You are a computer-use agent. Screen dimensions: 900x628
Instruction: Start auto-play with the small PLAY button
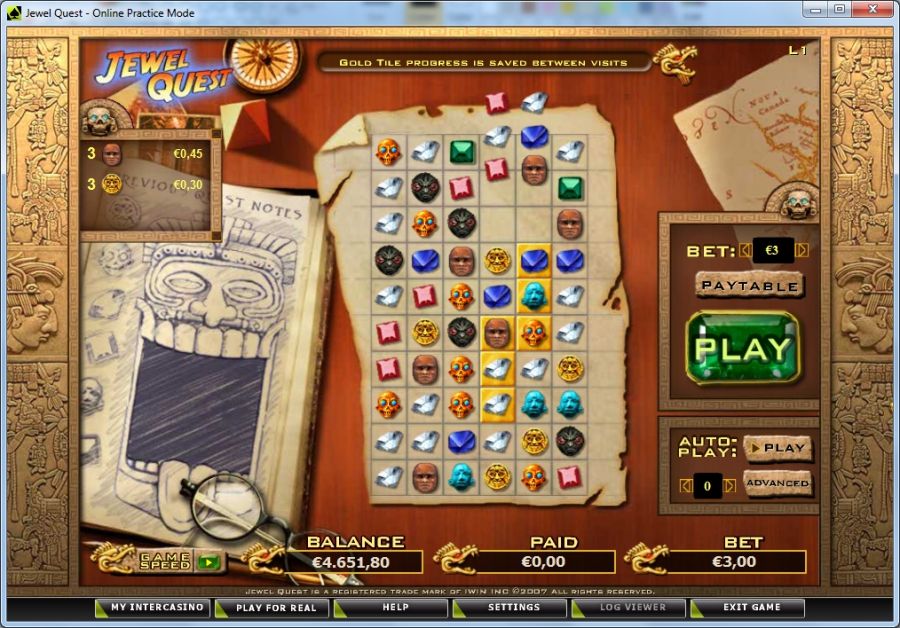click(x=777, y=447)
